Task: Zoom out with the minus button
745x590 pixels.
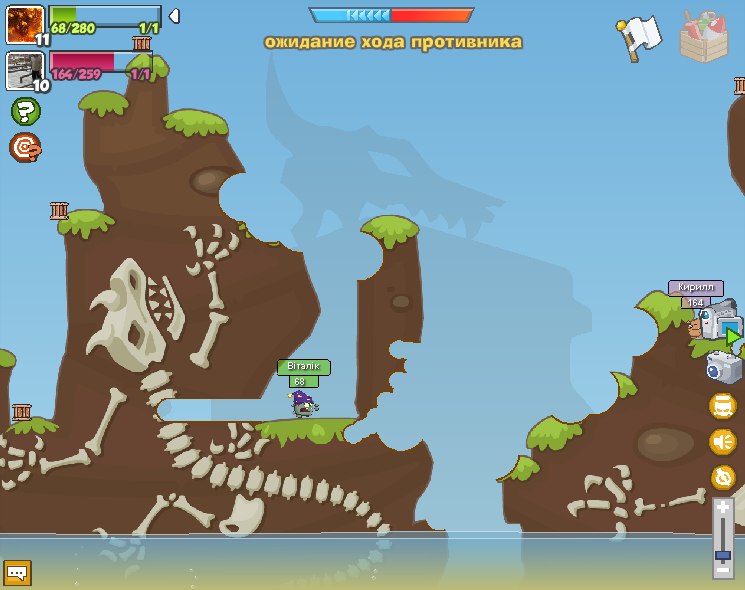Action: (722, 569)
